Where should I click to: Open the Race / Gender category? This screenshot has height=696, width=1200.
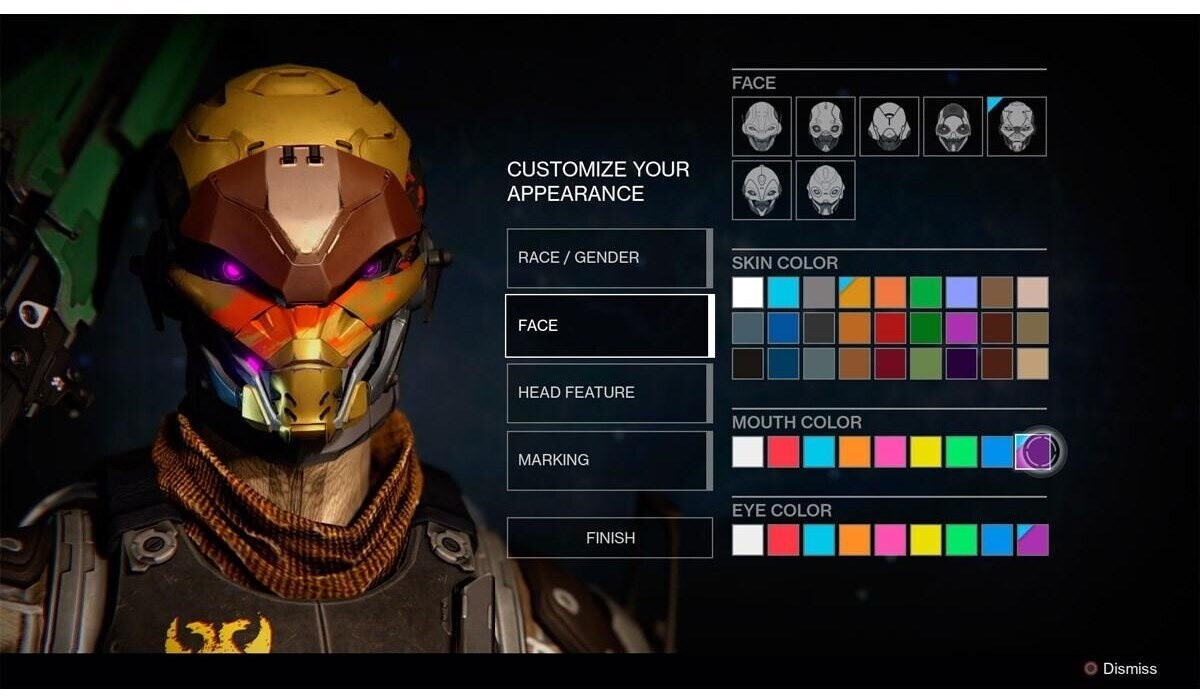(609, 258)
